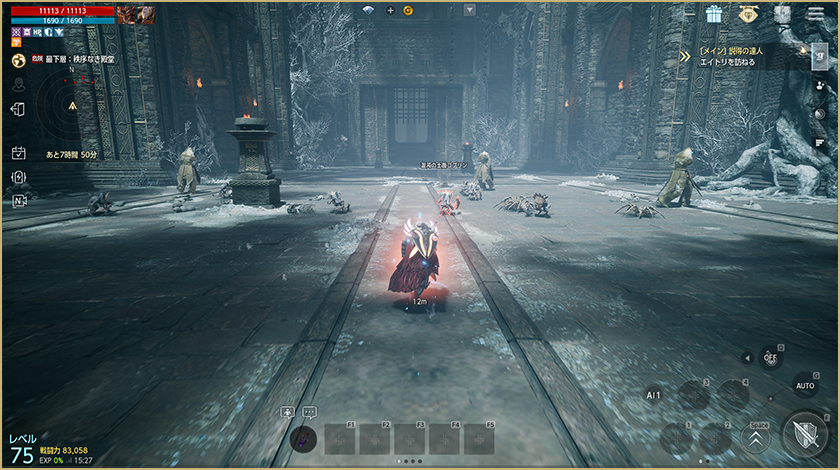Viewport: 840px width, 470px height.
Task: Toggle the AUTO battle button
Action: point(804,385)
